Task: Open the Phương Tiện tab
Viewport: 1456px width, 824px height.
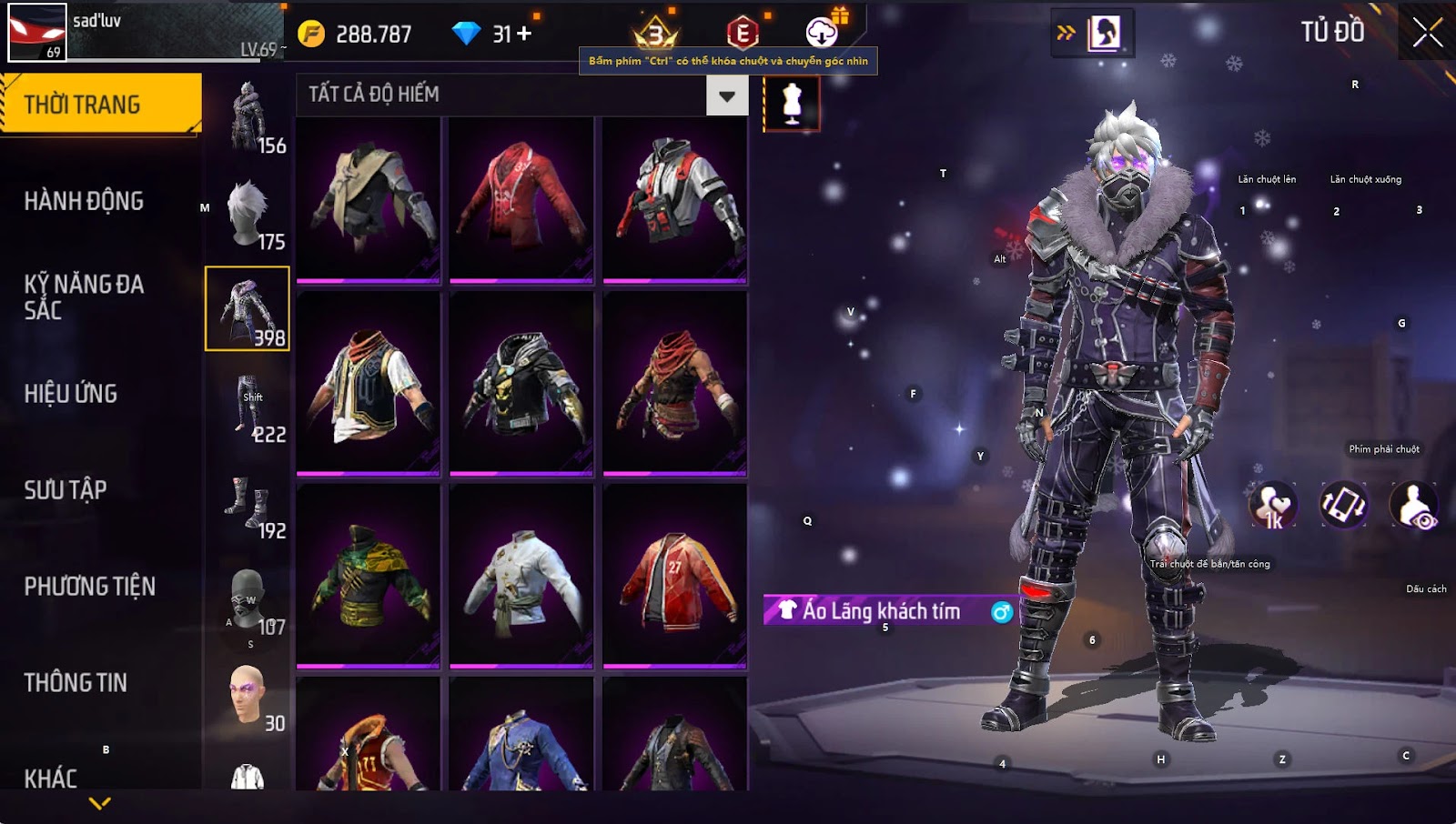Action: [x=89, y=586]
